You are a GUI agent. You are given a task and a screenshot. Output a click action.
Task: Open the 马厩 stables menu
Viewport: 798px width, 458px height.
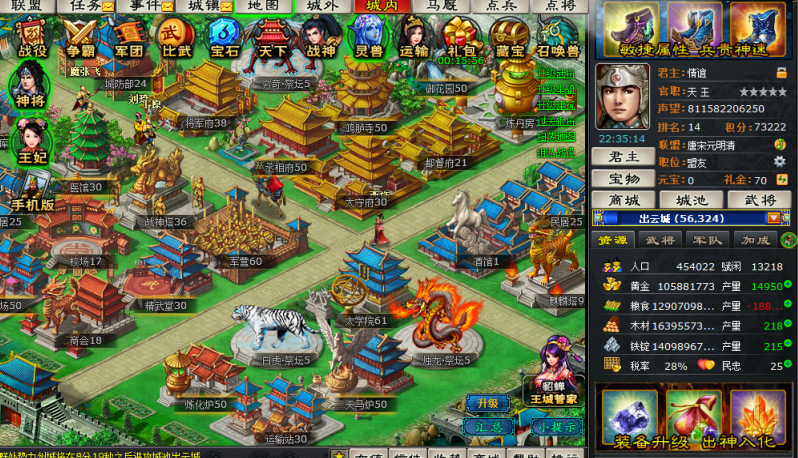pyautogui.click(x=441, y=5)
